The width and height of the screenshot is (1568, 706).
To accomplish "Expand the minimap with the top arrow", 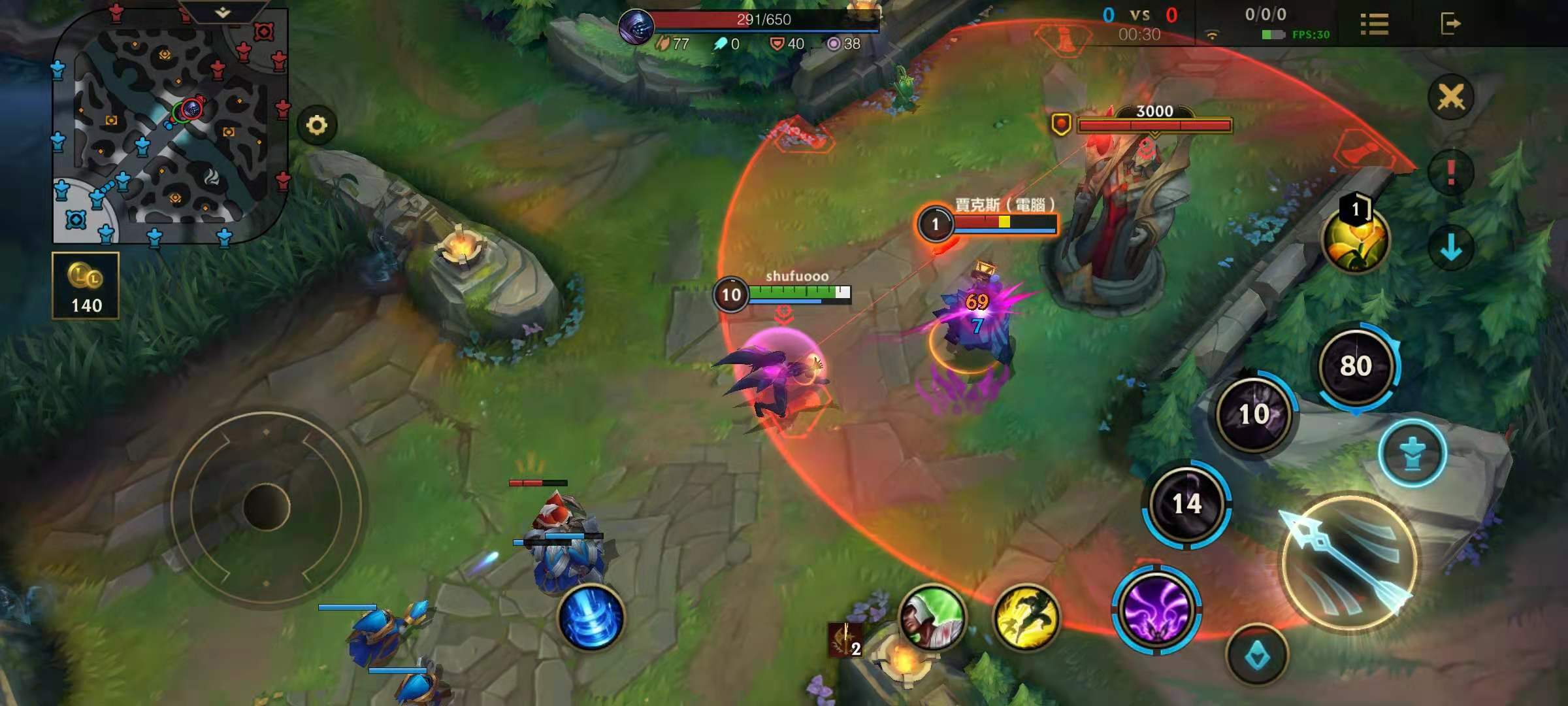I will (222, 12).
